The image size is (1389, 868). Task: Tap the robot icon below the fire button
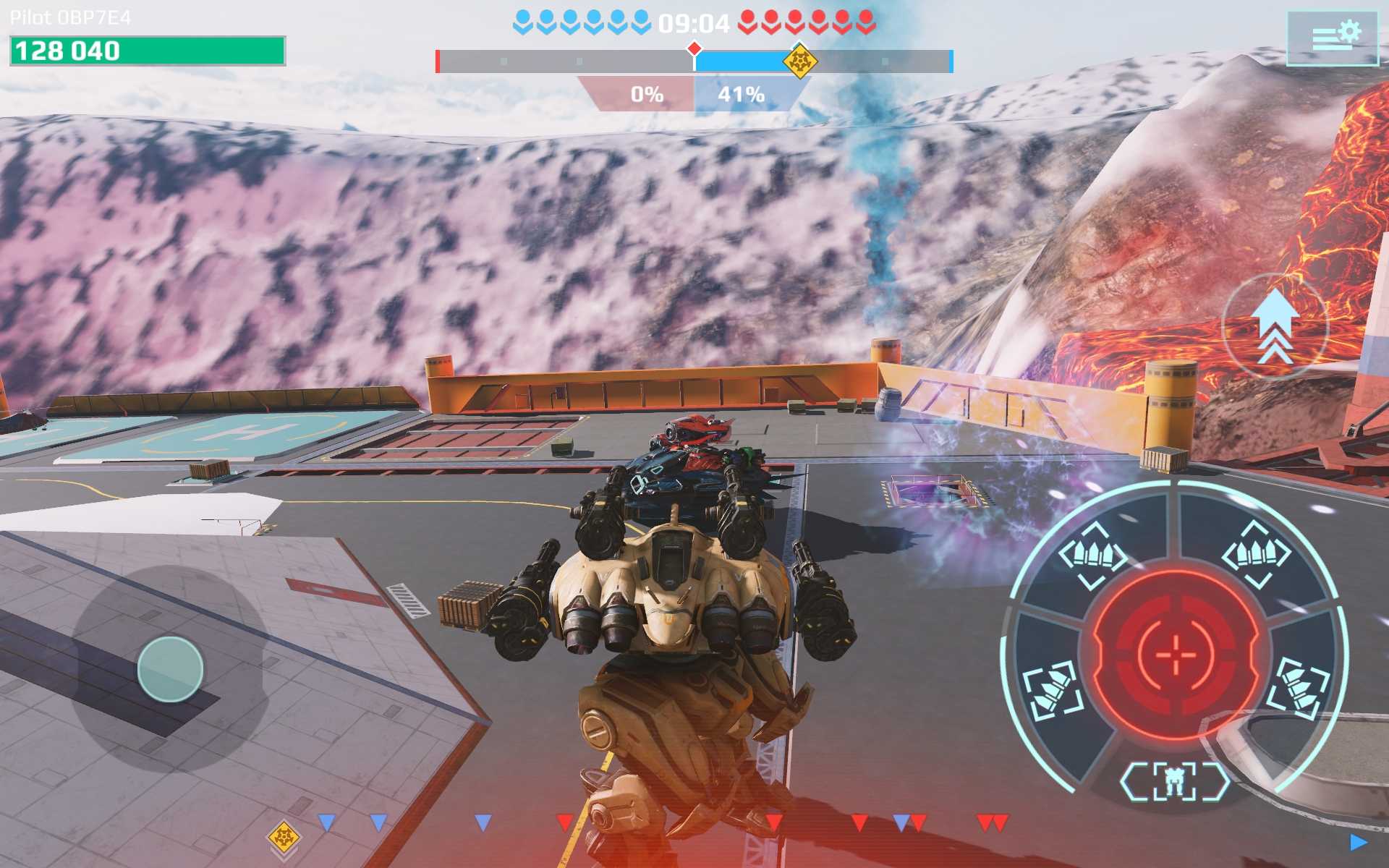1174,781
